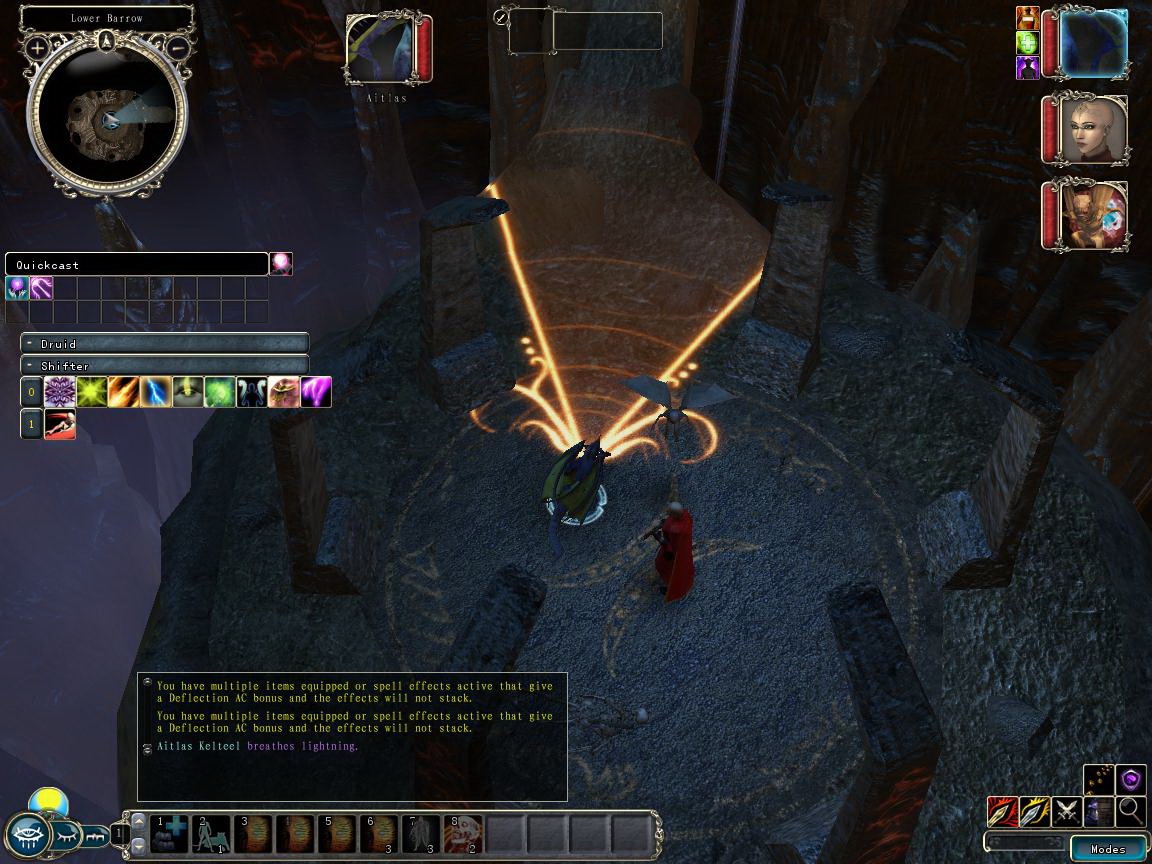Image resolution: width=1152 pixels, height=864 pixels.
Task: Collapse the Druid spell section
Action: point(30,344)
